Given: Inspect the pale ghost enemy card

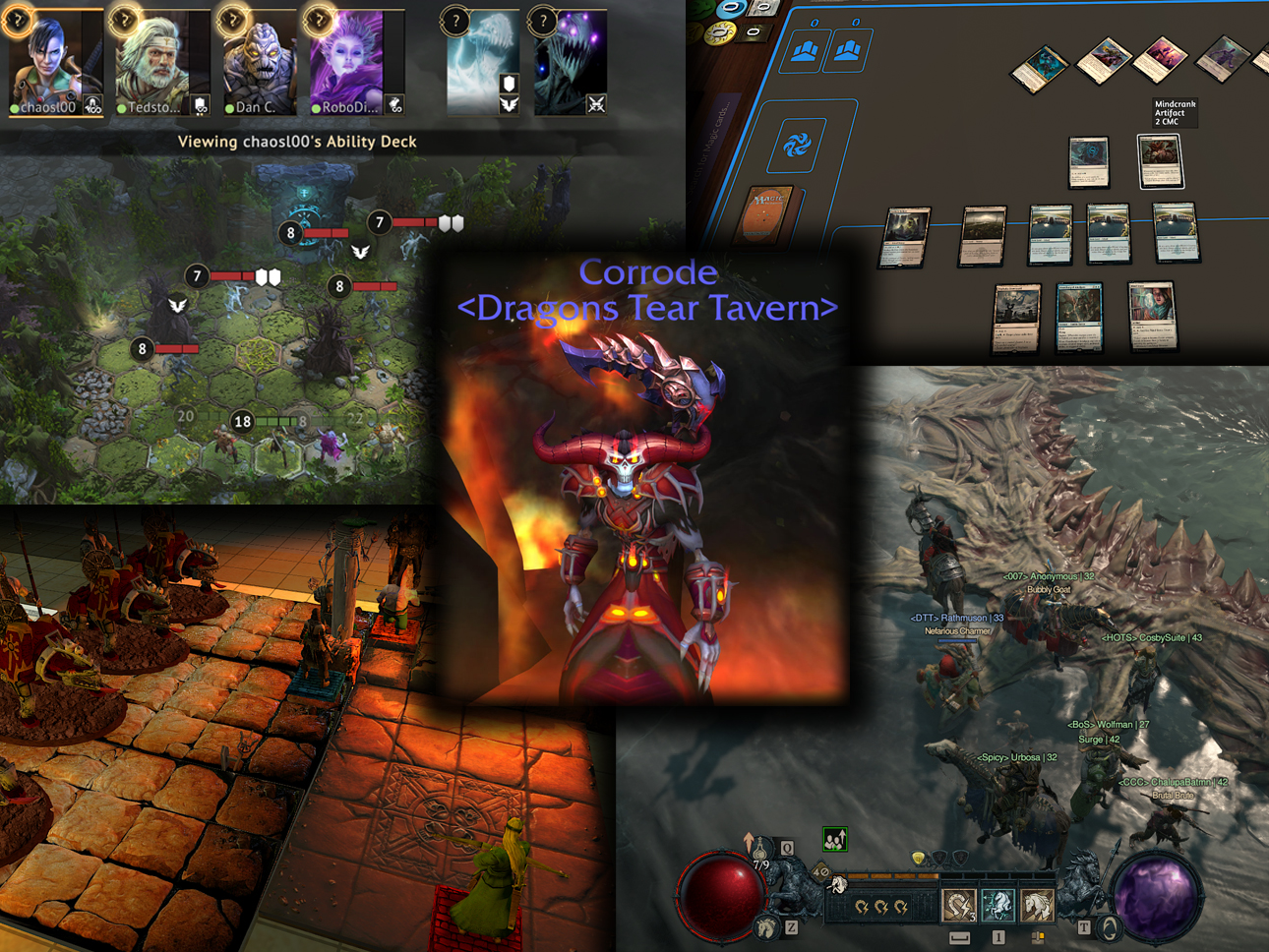Looking at the screenshot, I should (483, 61).
